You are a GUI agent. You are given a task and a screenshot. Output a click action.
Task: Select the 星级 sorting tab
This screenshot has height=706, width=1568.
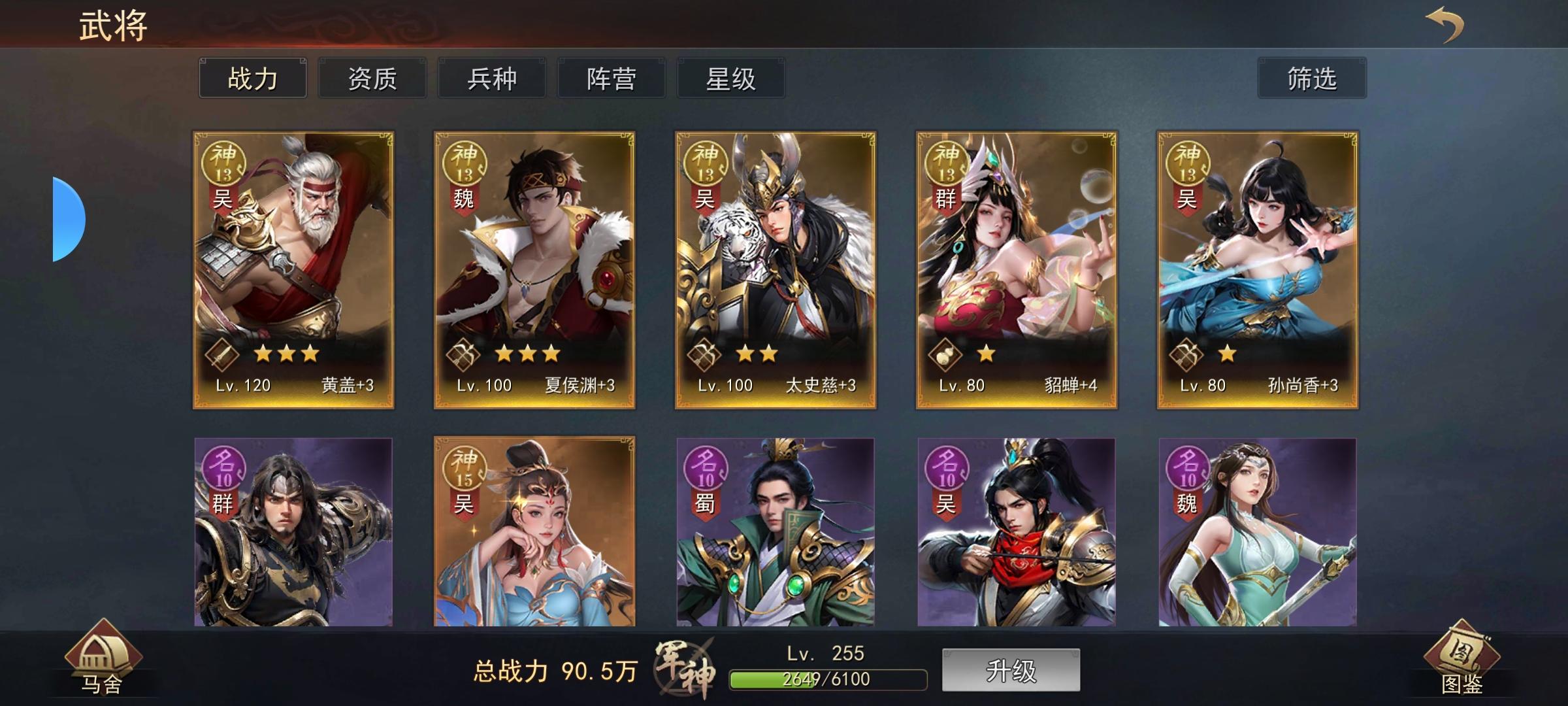(730, 77)
